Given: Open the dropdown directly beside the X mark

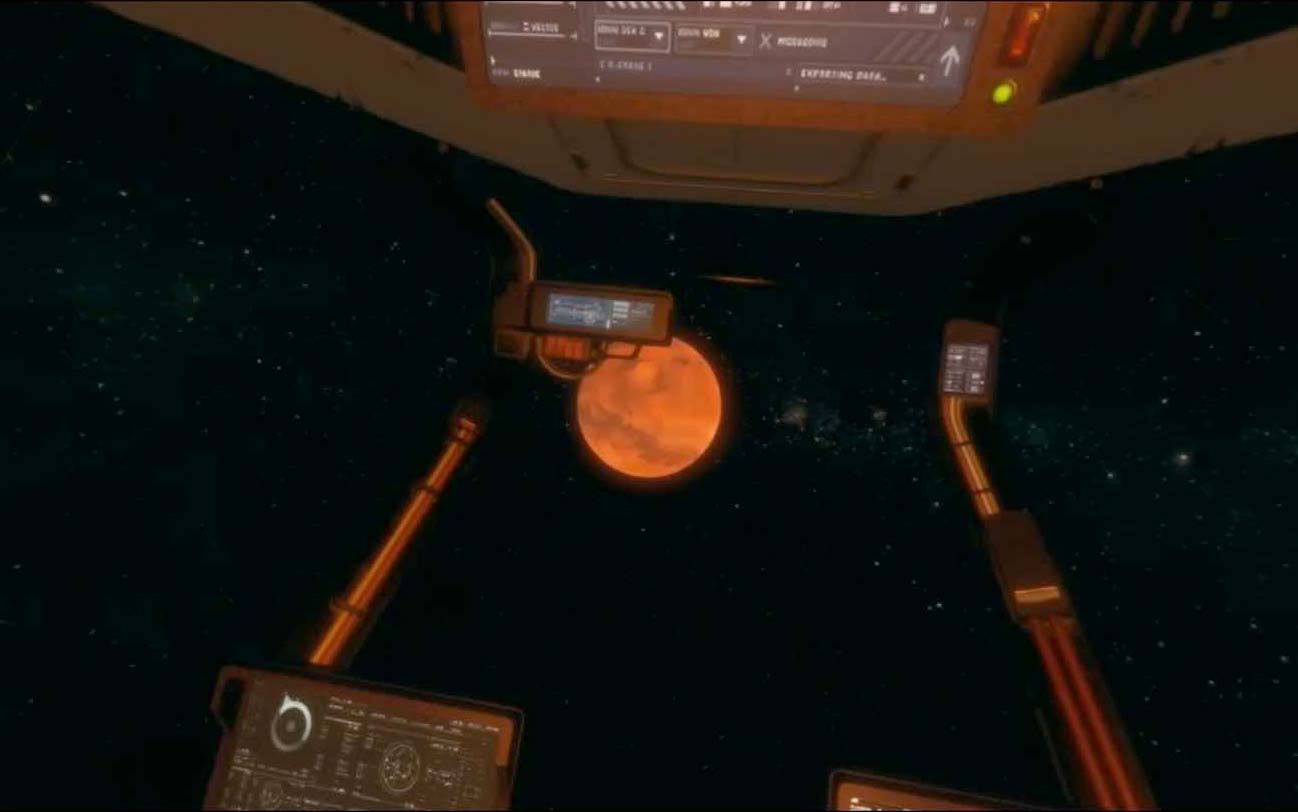Looking at the screenshot, I should click(x=741, y=40).
